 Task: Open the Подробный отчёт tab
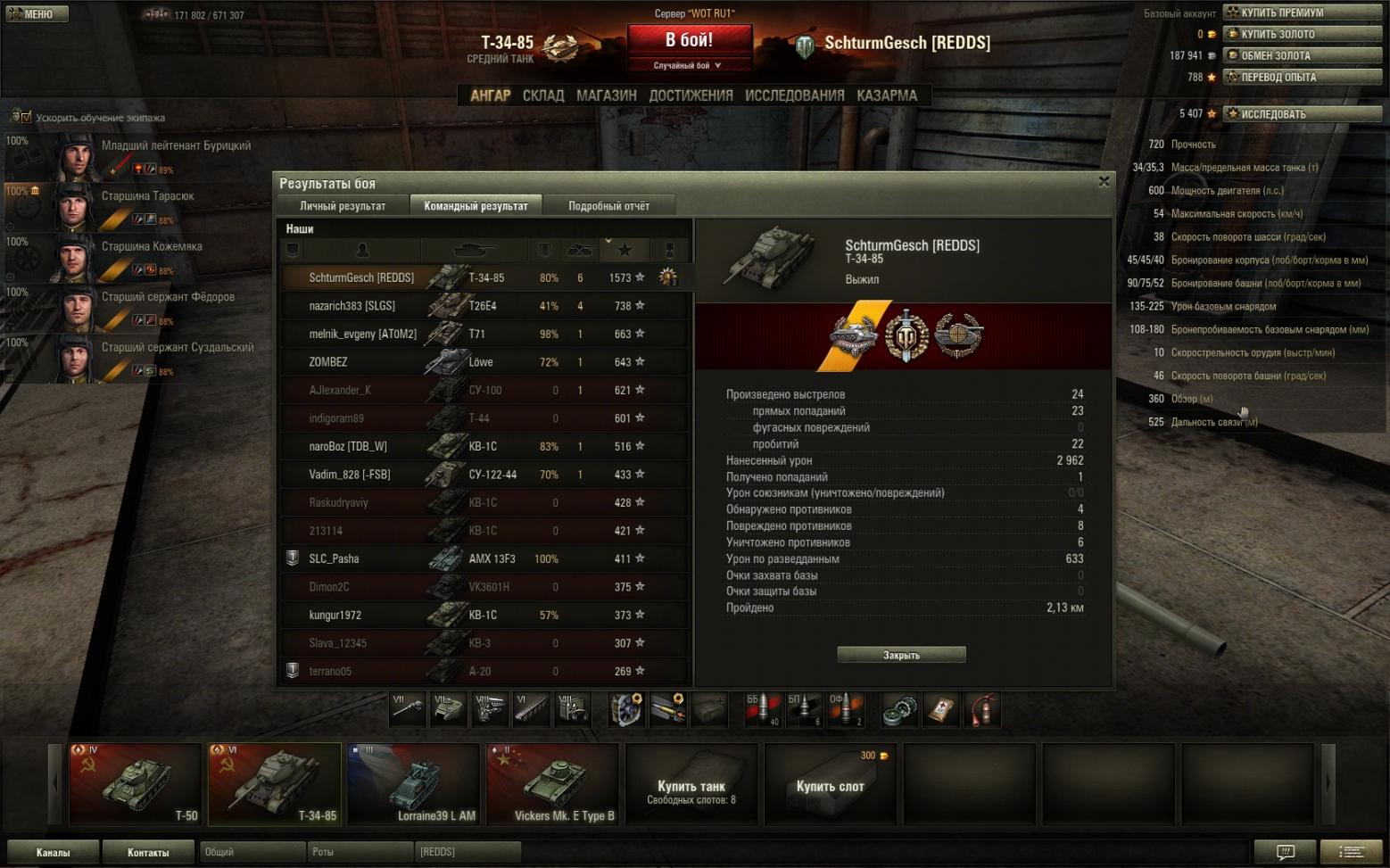[x=608, y=206]
